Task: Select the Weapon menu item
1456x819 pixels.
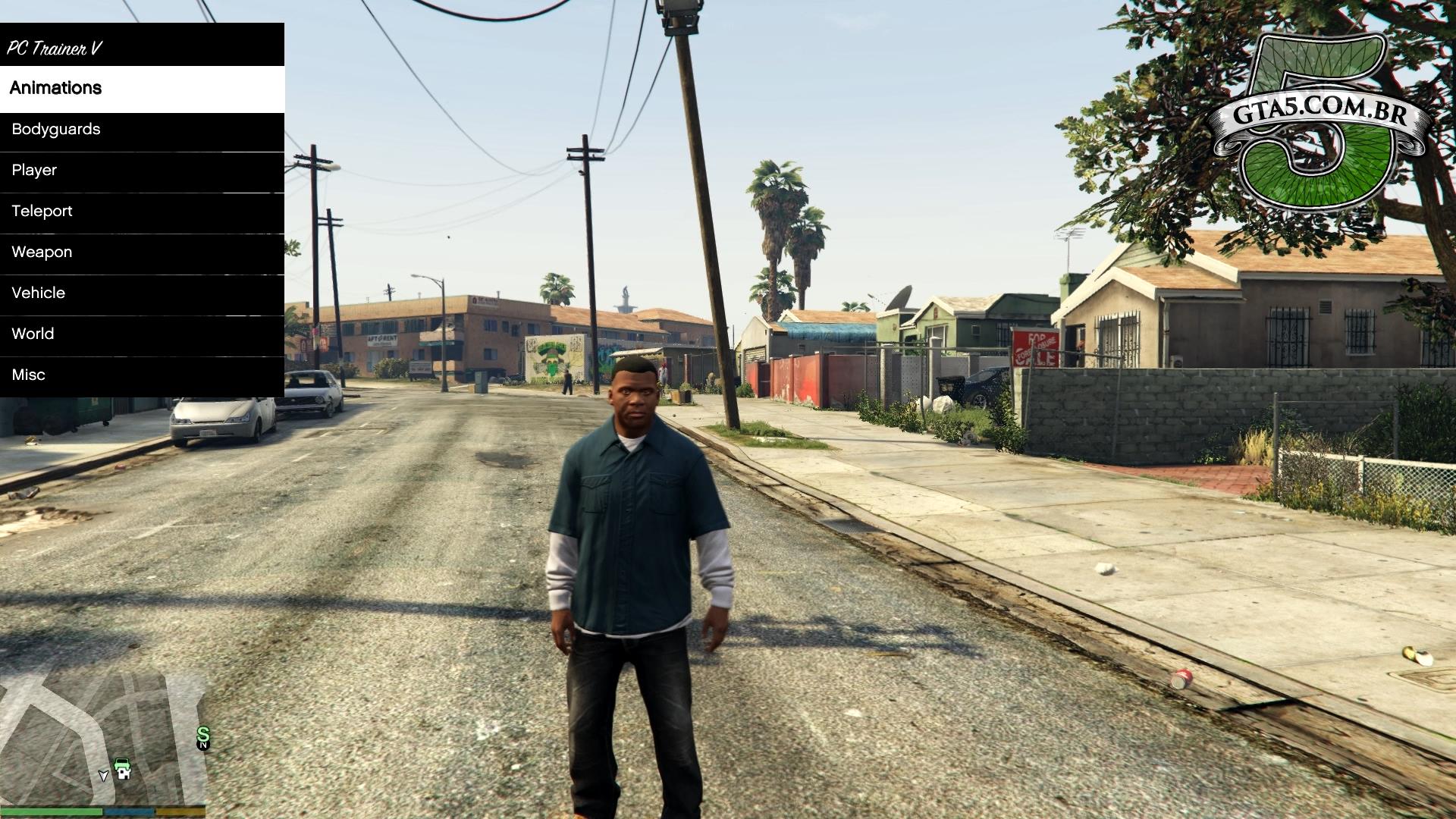Action: coord(142,253)
